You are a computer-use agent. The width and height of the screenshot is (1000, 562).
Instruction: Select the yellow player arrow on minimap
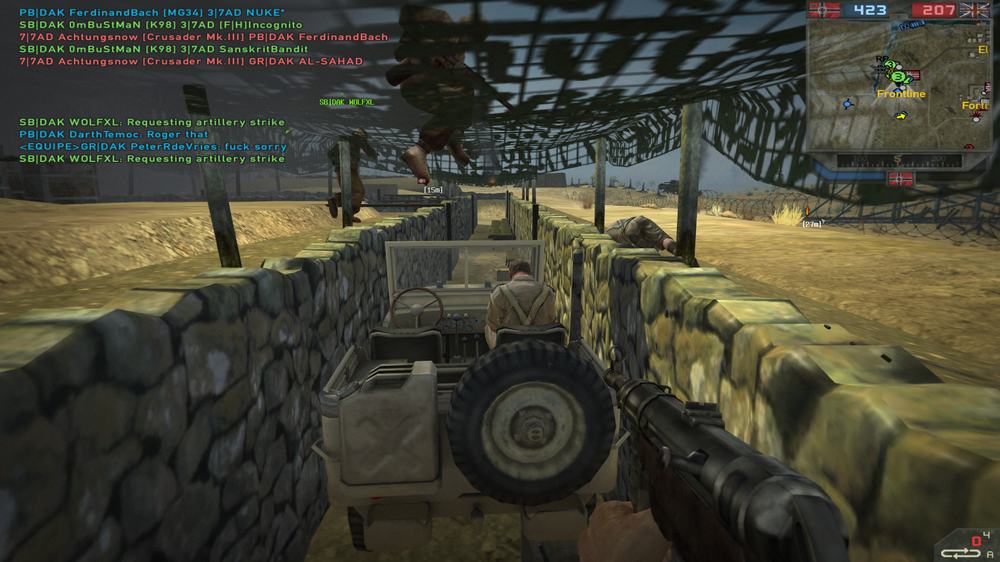coord(901,115)
